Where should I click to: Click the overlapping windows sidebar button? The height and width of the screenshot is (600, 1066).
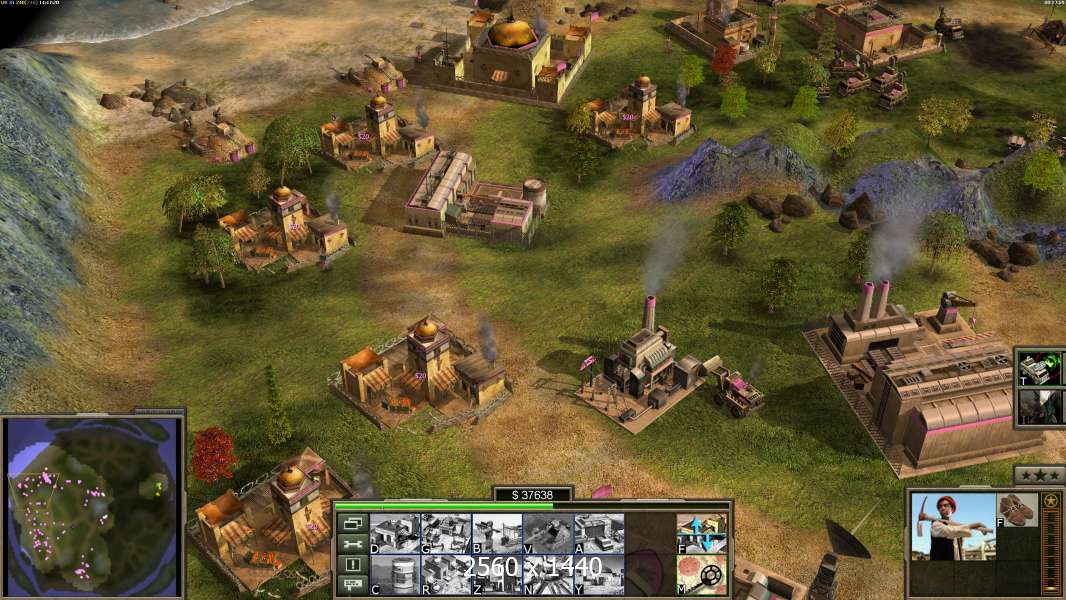pyautogui.click(x=351, y=523)
